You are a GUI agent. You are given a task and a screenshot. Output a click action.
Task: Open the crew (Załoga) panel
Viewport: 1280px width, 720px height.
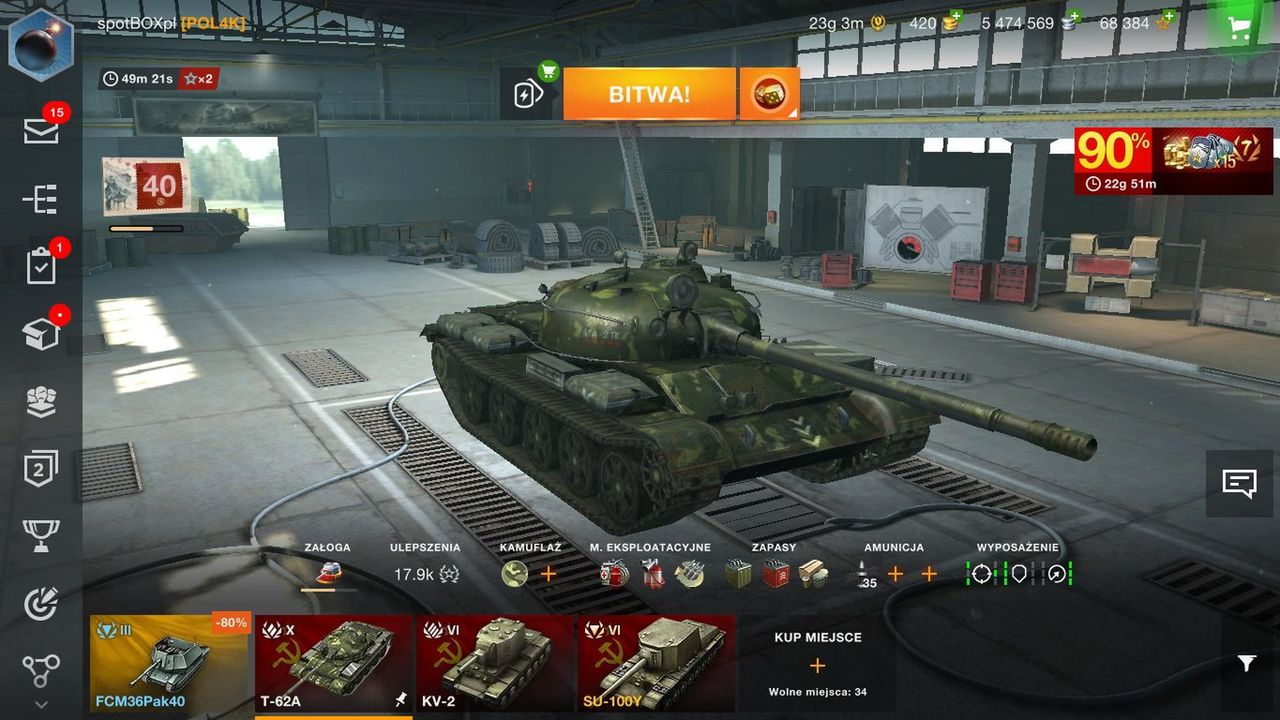[x=328, y=573]
